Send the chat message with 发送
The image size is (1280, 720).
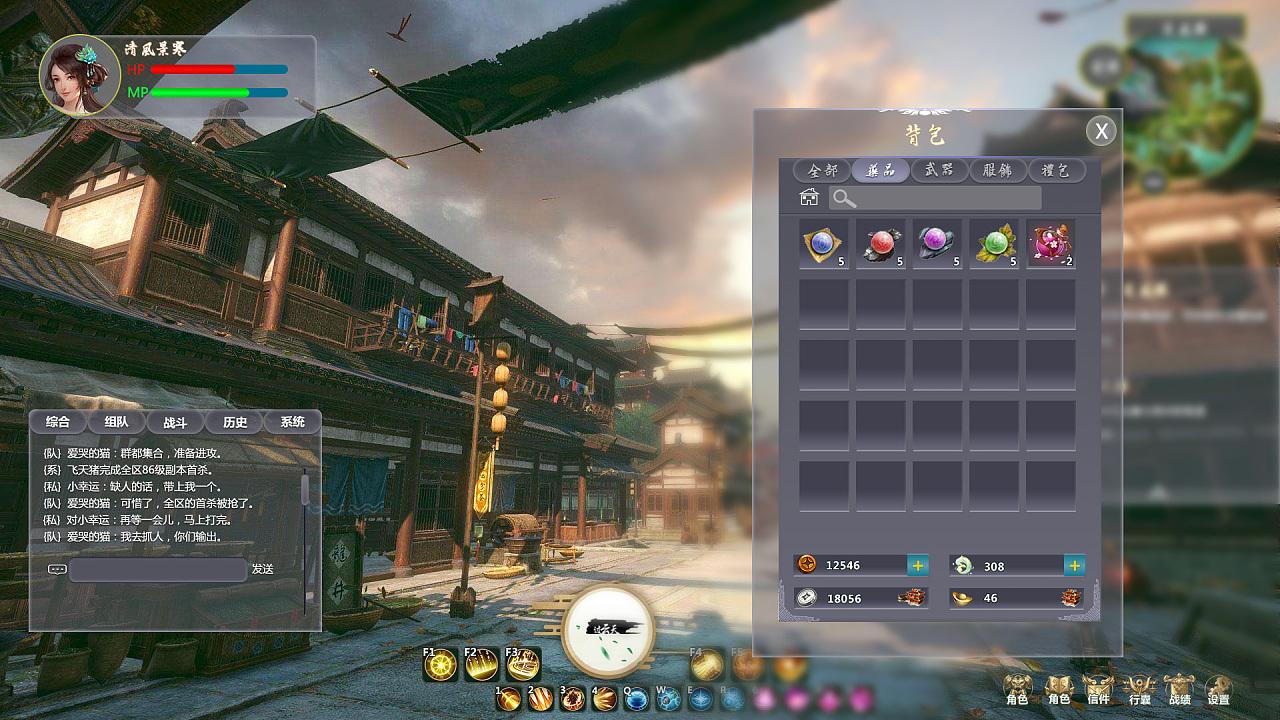(x=262, y=569)
